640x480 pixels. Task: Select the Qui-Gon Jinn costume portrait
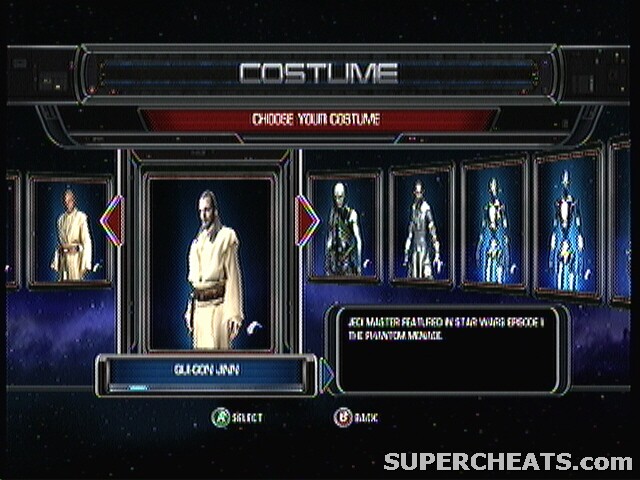click(210, 263)
